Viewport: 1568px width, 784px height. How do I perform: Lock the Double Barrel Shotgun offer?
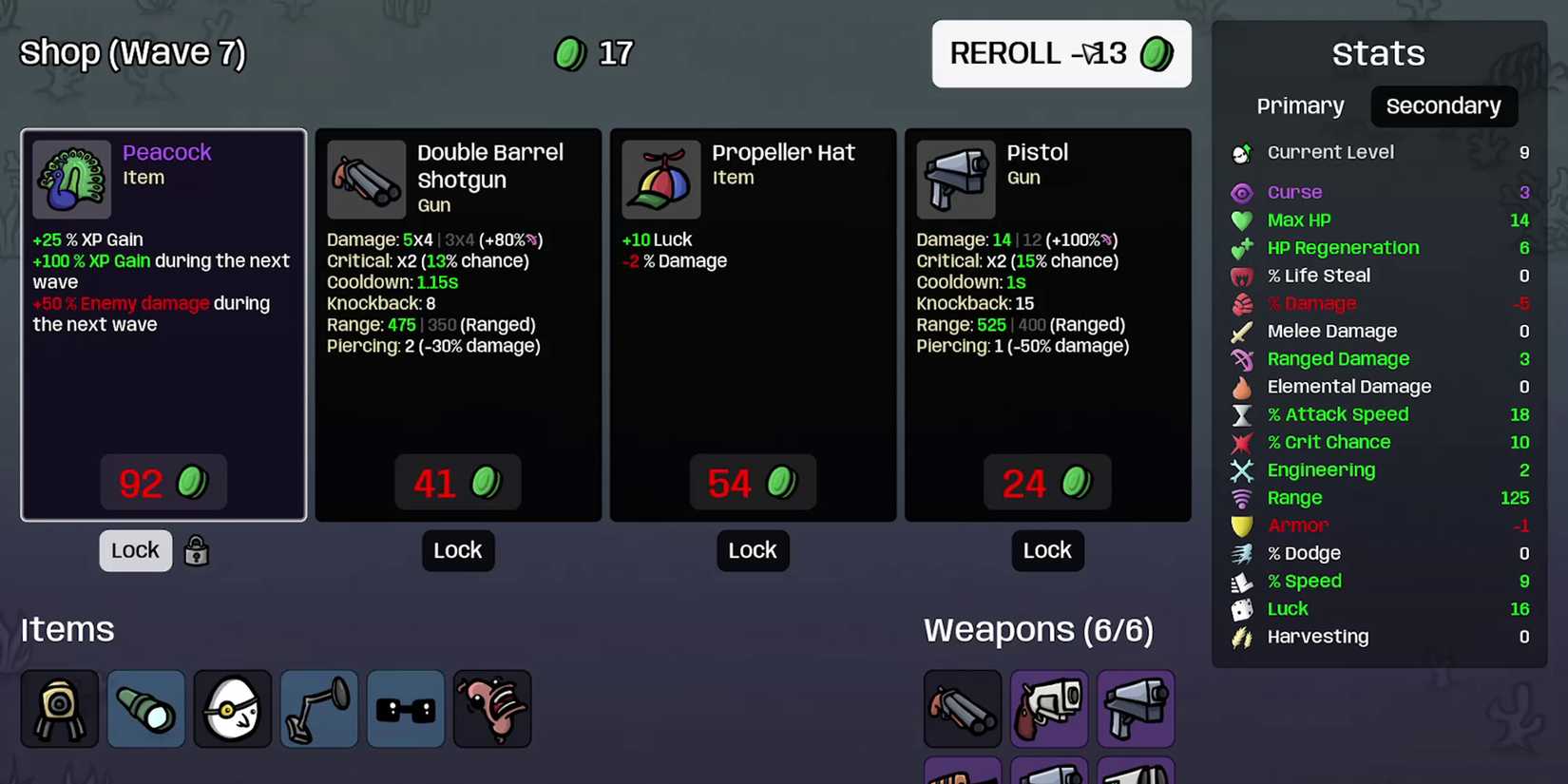click(458, 550)
